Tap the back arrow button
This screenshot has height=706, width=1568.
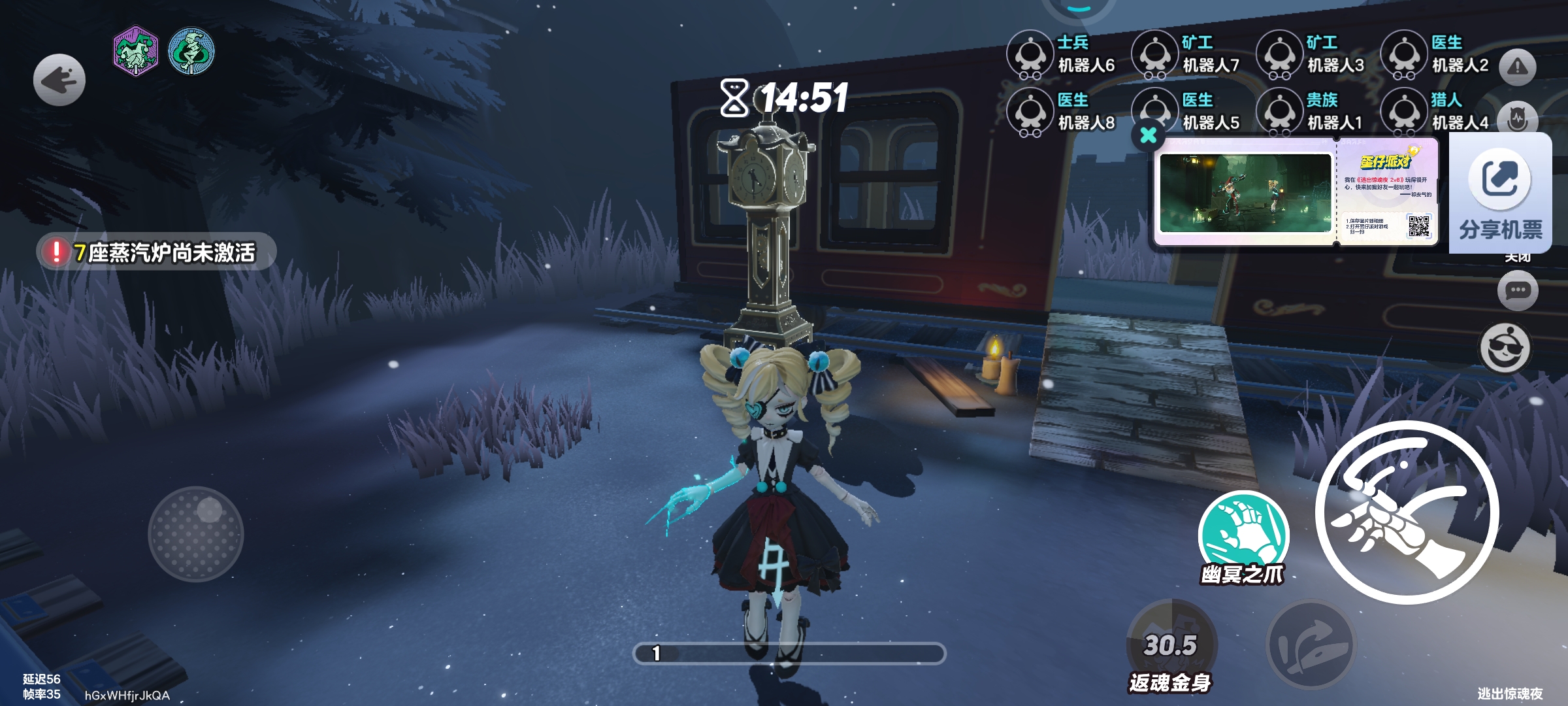point(59,80)
